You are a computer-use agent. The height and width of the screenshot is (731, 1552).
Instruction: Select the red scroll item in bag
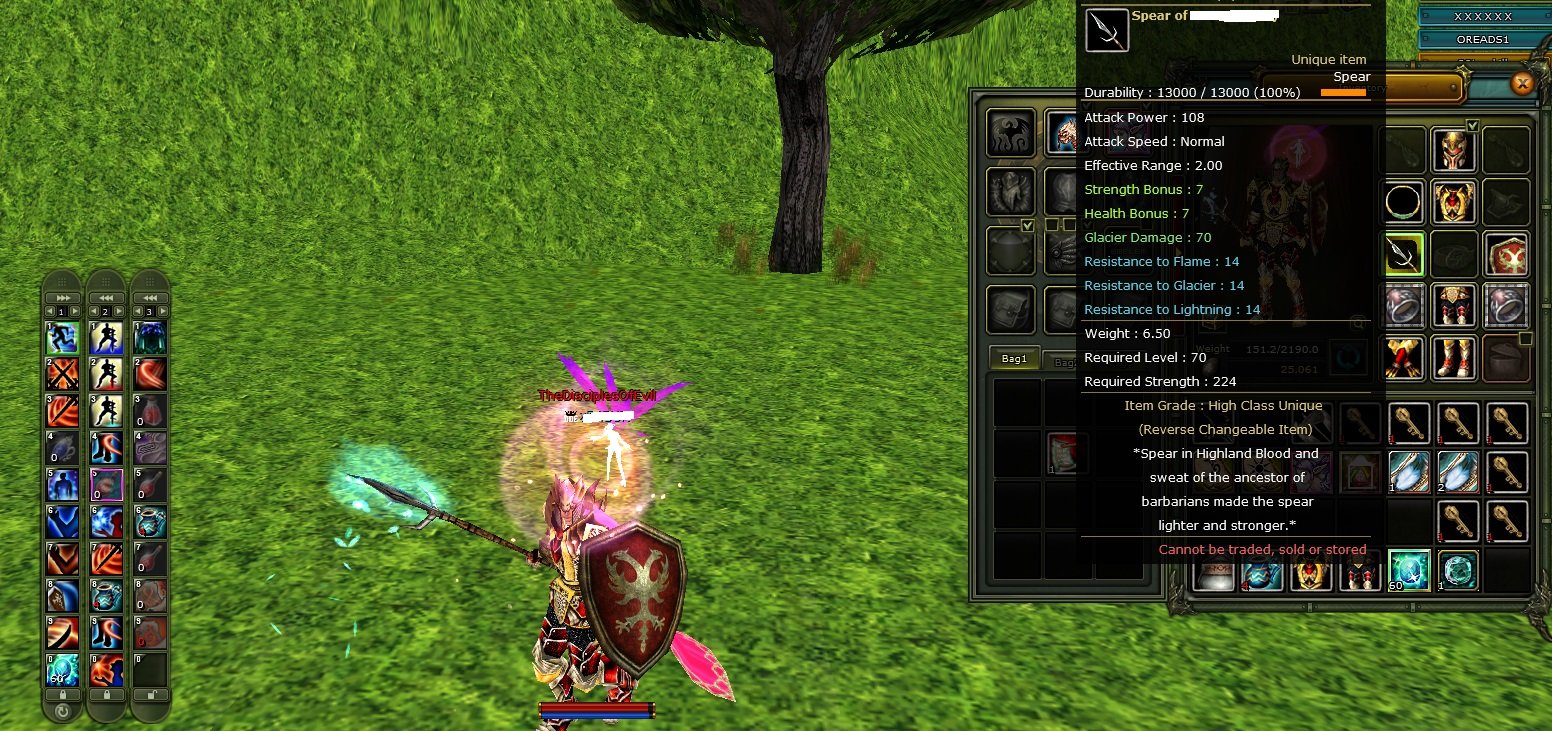click(x=1068, y=453)
